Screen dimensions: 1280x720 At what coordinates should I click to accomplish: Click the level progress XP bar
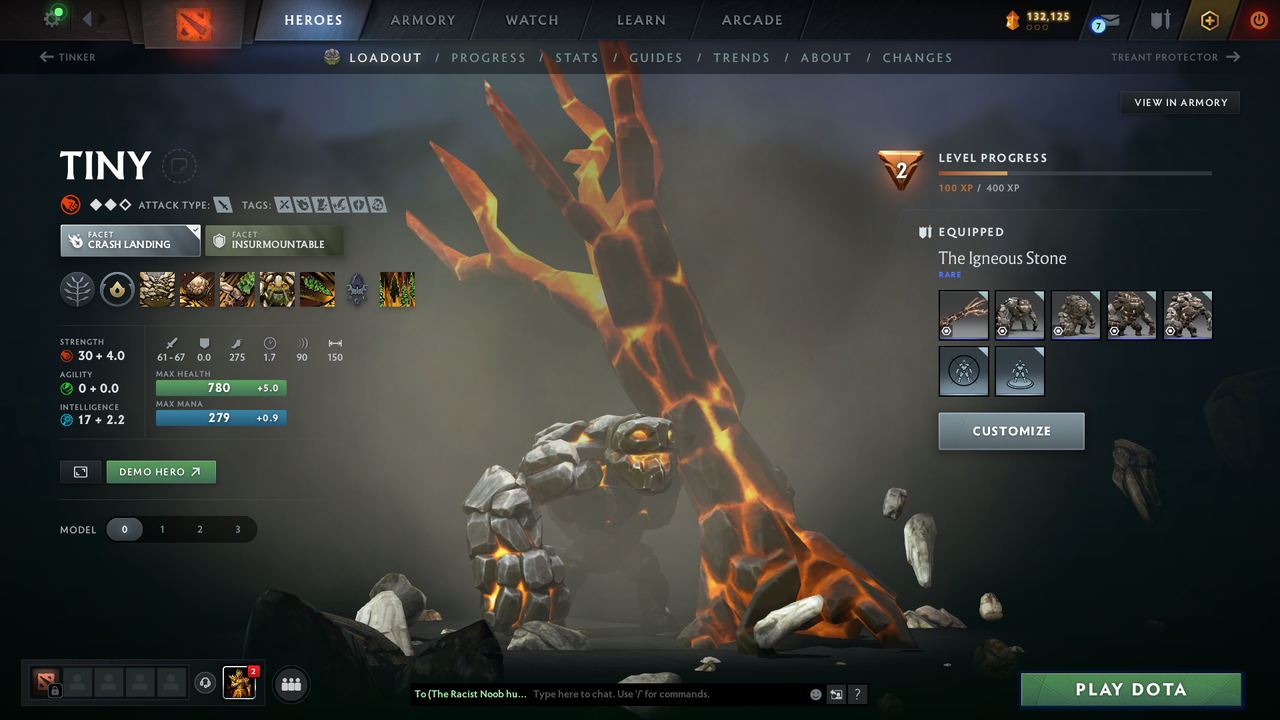coord(1075,172)
